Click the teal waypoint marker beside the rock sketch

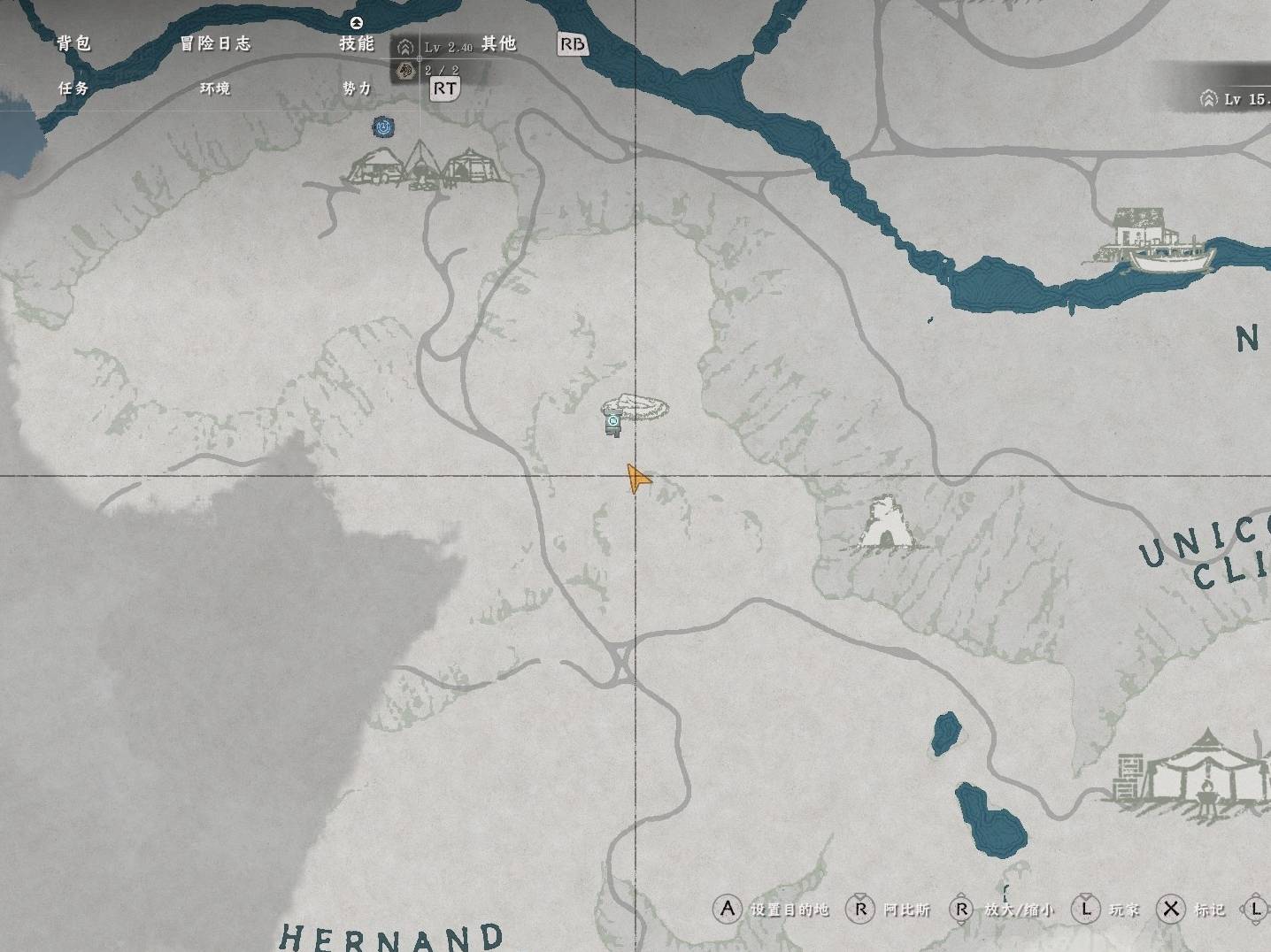[x=612, y=424]
